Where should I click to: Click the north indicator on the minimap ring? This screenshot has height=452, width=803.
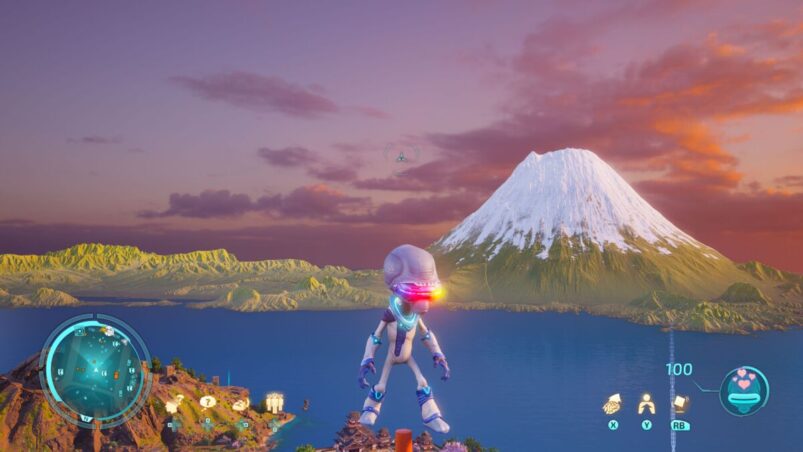(x=86, y=417)
